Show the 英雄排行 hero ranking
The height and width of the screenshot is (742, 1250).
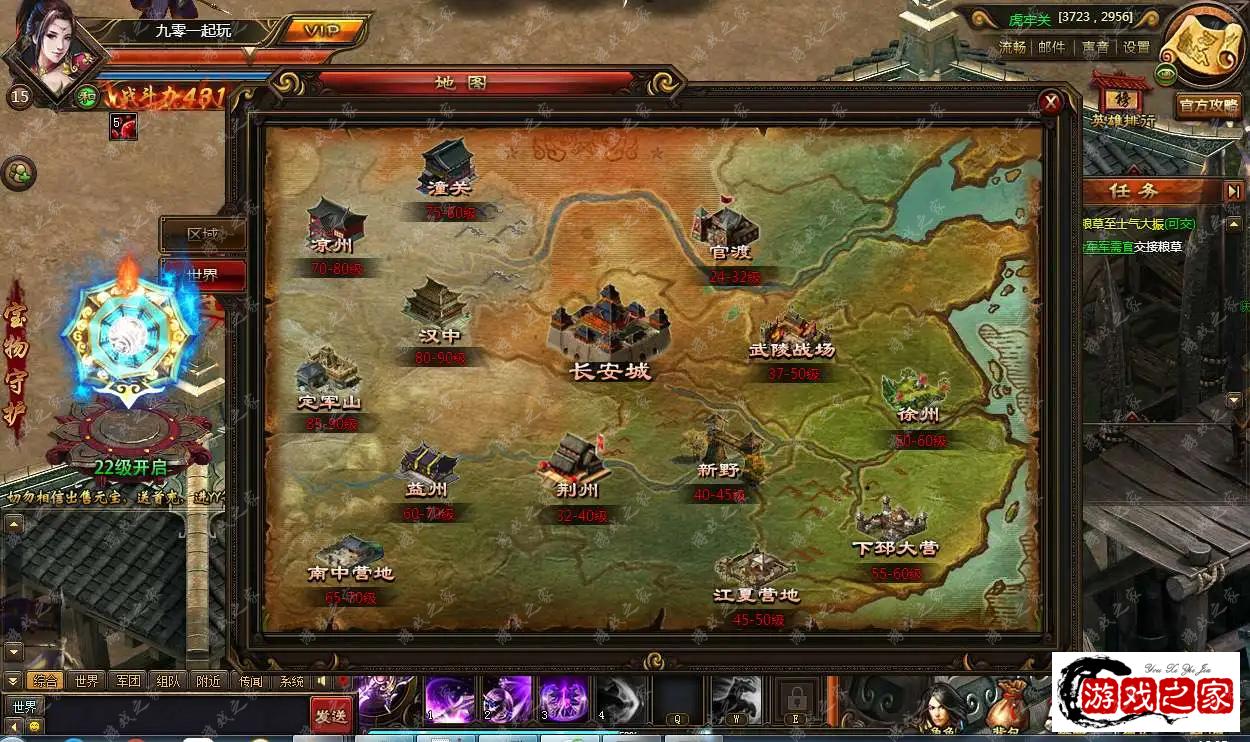tap(1122, 102)
